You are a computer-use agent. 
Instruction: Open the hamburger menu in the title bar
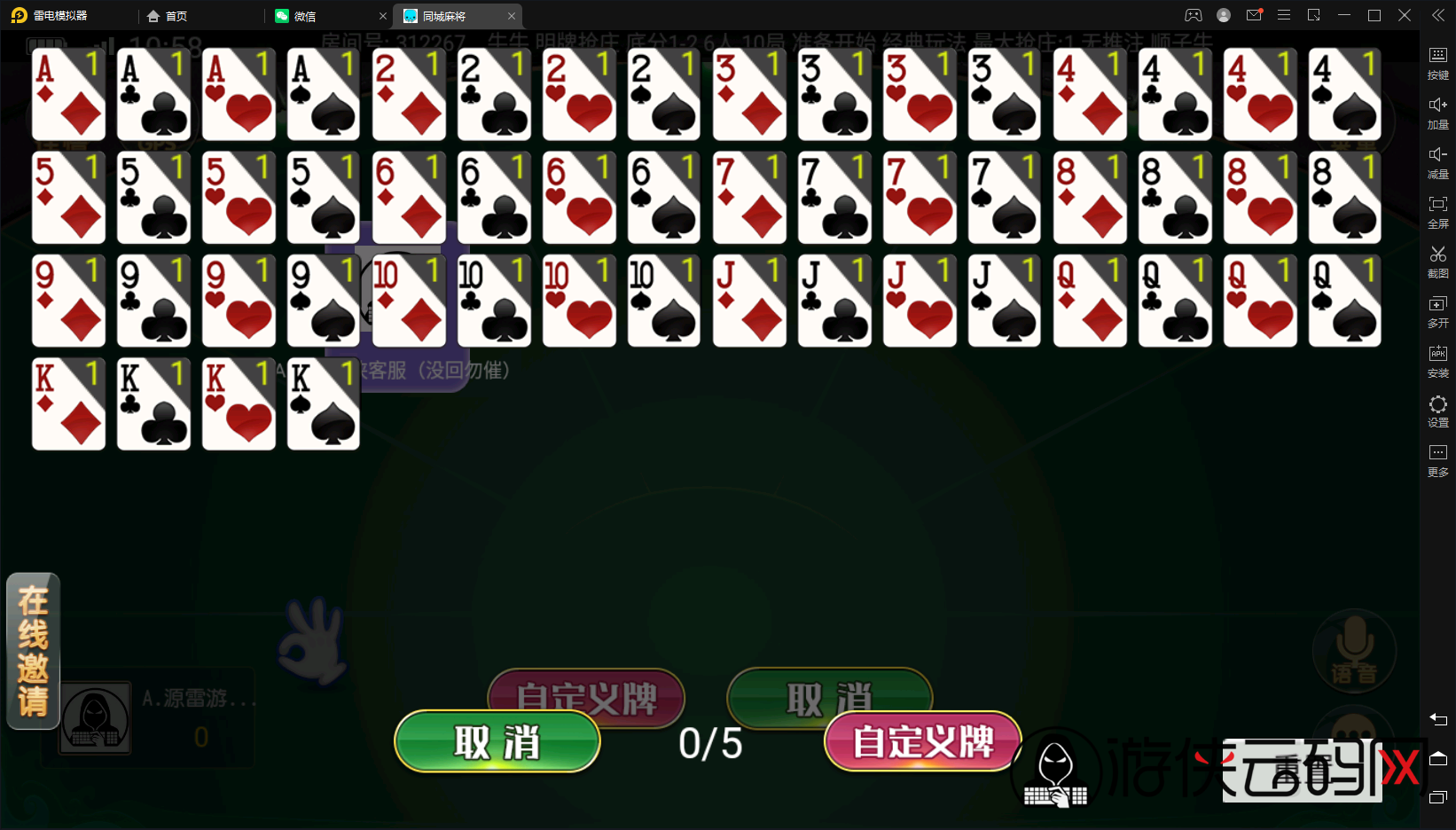[1283, 14]
